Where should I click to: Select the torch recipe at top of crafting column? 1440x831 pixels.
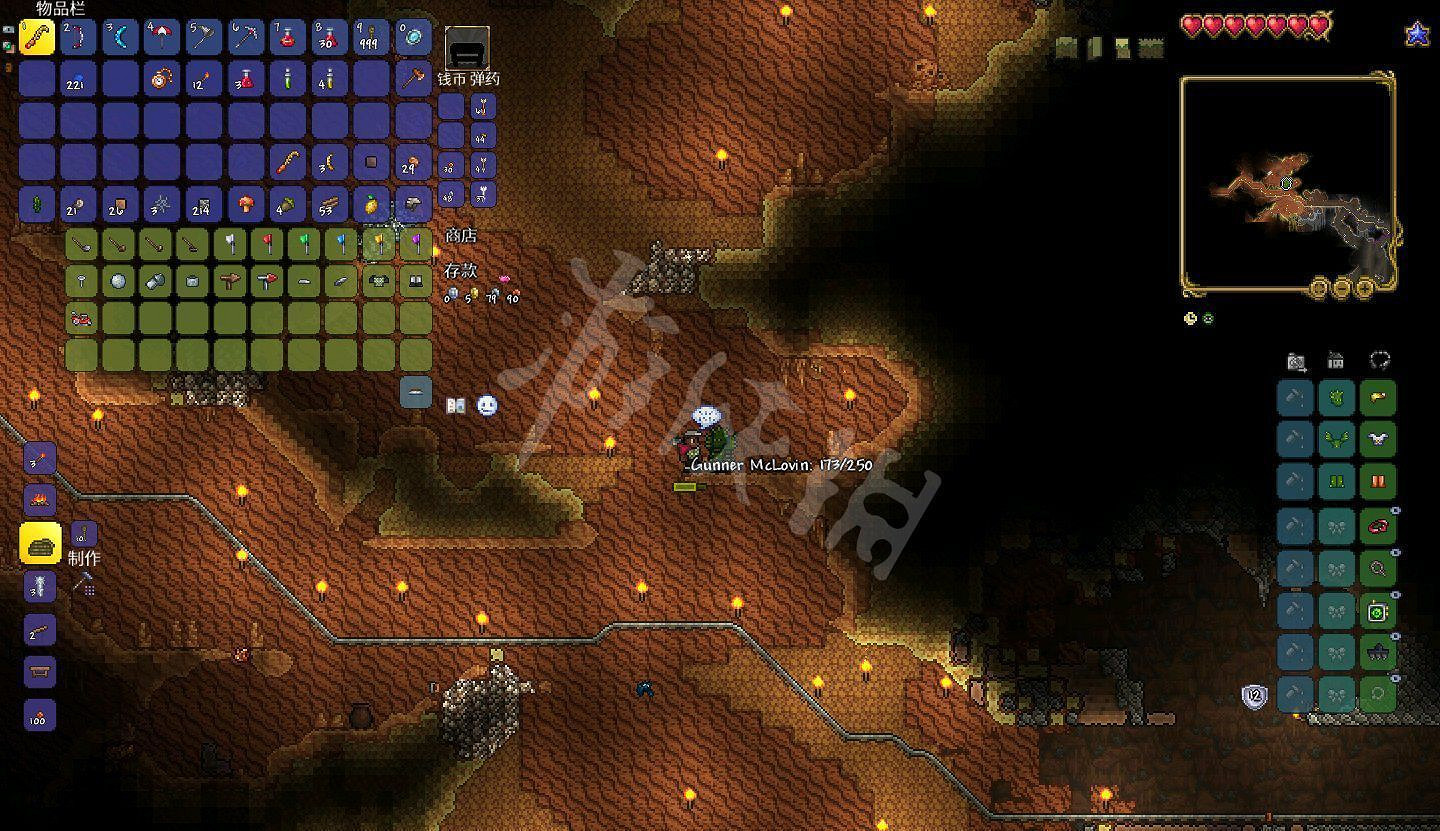coord(38,456)
